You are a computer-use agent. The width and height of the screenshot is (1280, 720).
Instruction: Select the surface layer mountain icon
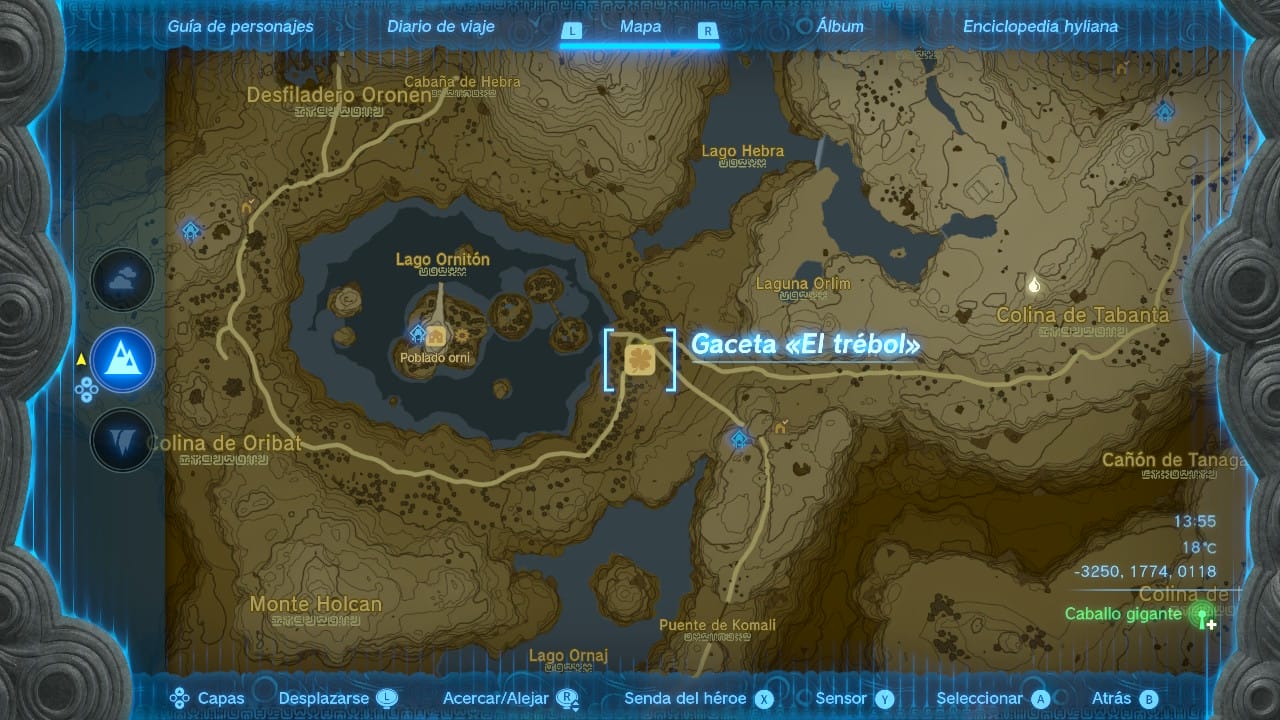click(123, 360)
